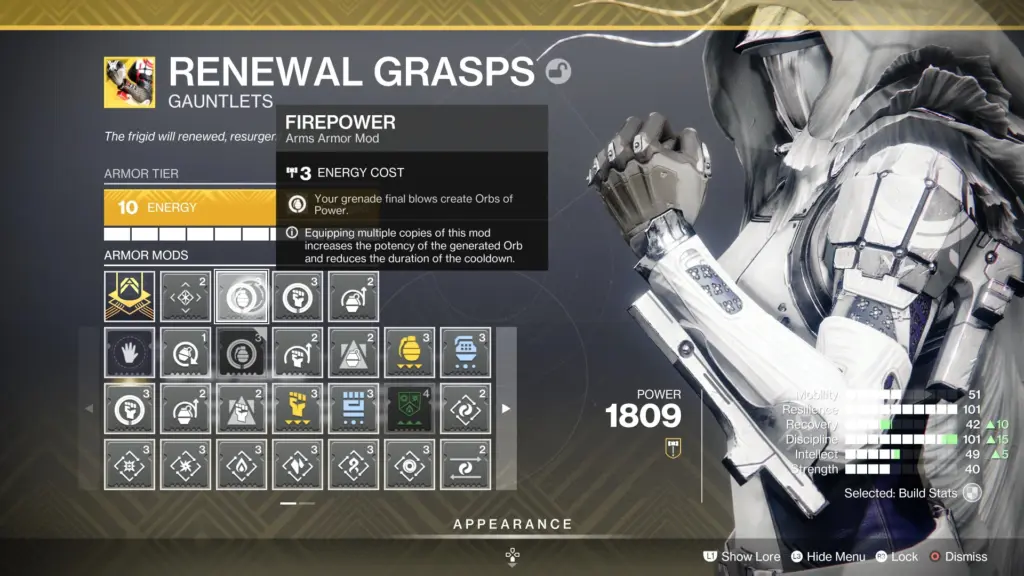Select the flame diamond armor mod

pos(242,464)
